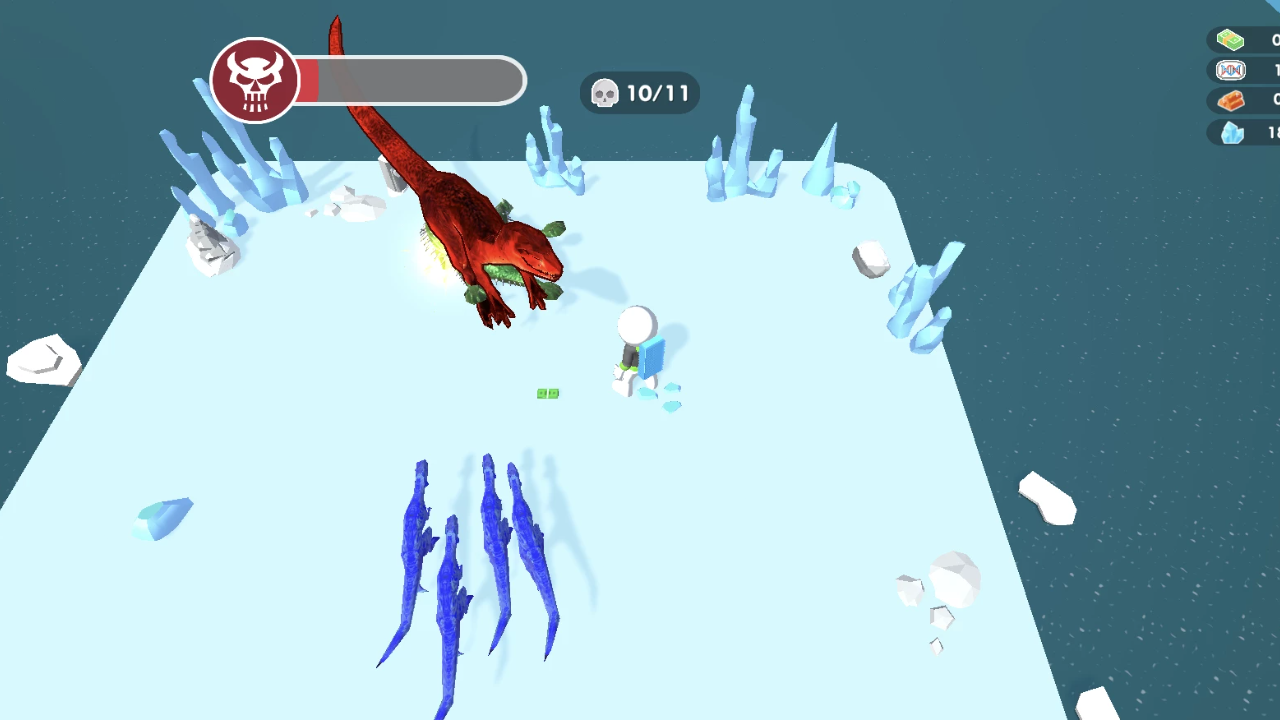Click the cash counter showing 0
Viewport: 1280px width, 720px height.
click(1258, 38)
